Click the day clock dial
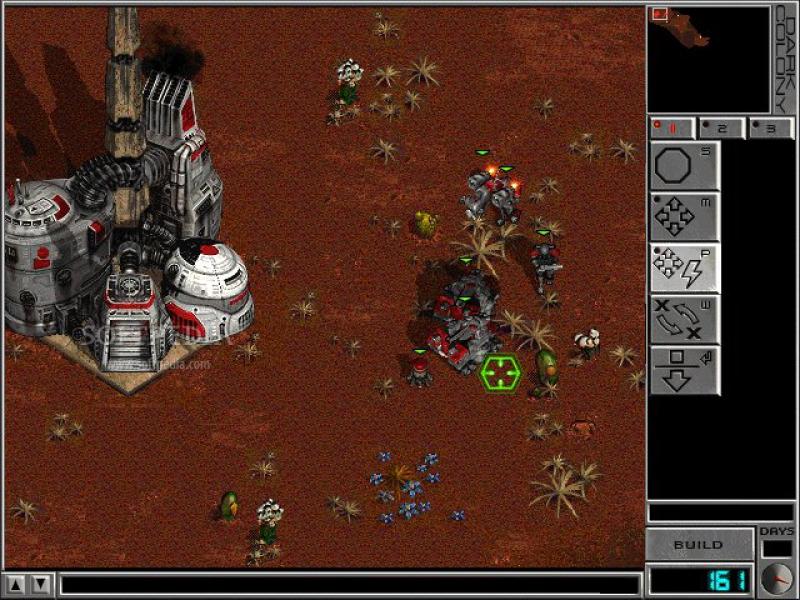 pos(776,578)
